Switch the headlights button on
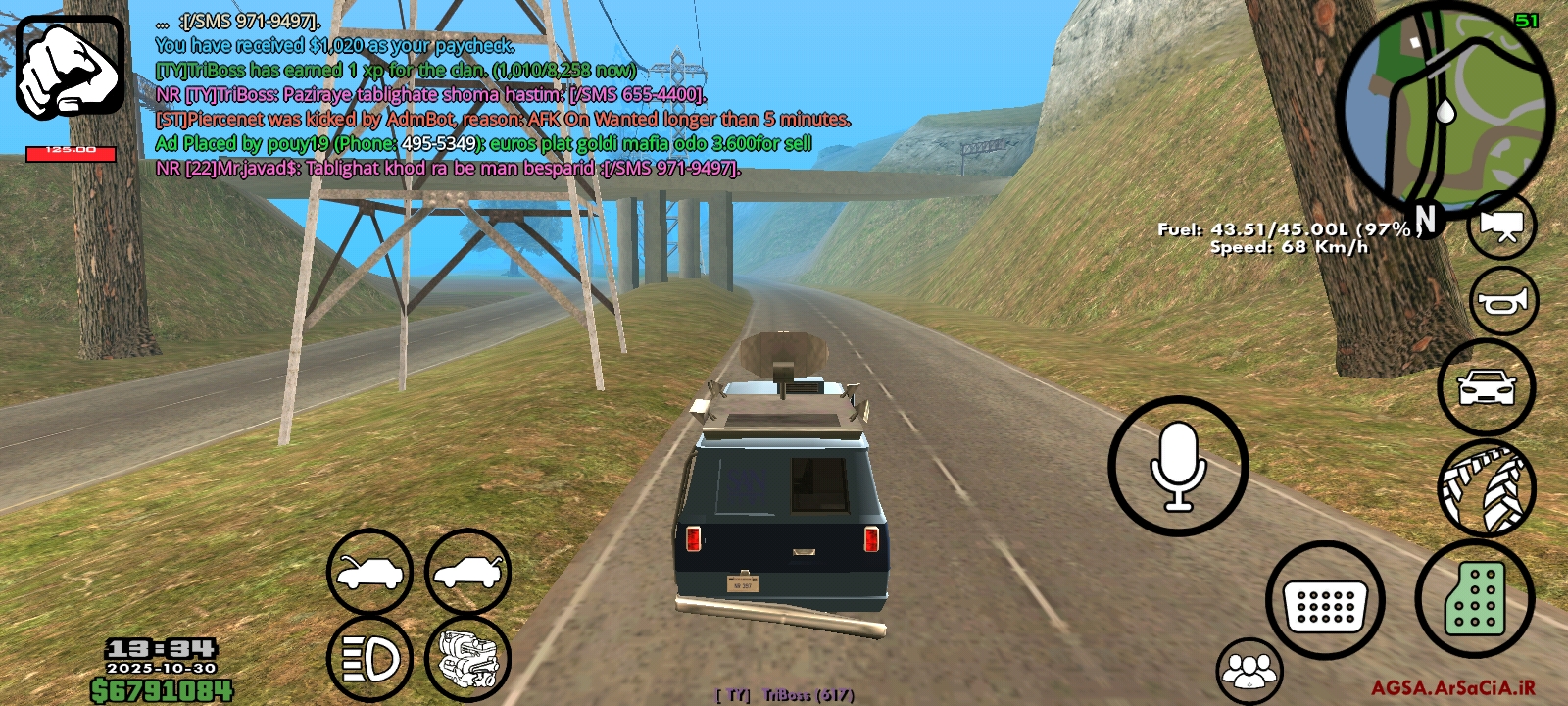 pos(369,658)
